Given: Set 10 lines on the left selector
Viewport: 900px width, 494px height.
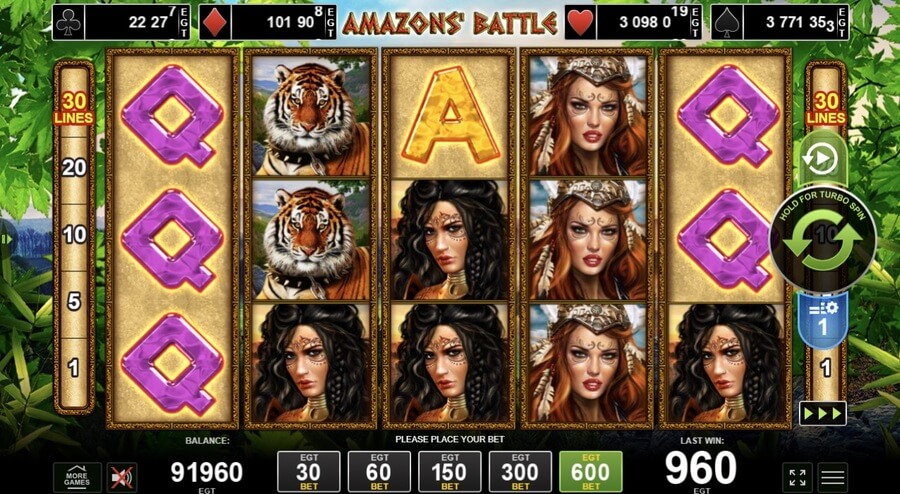Looking at the screenshot, I should [74, 235].
